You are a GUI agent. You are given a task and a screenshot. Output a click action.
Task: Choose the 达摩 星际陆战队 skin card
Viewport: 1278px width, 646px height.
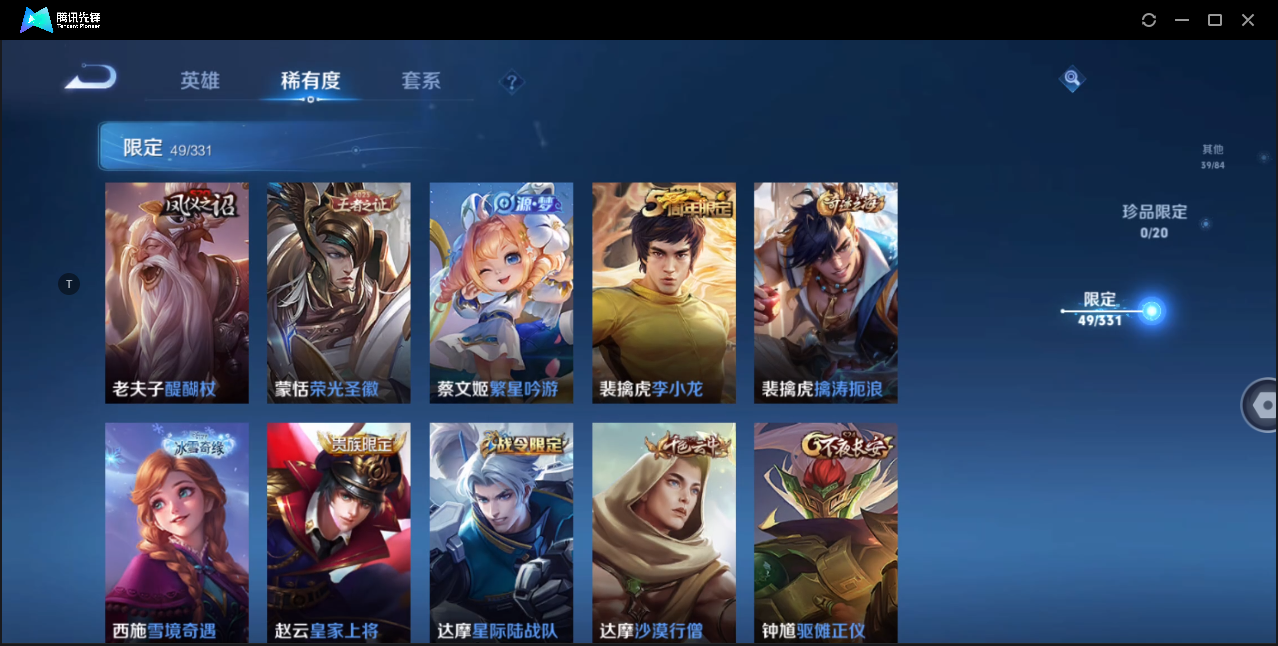click(501, 532)
